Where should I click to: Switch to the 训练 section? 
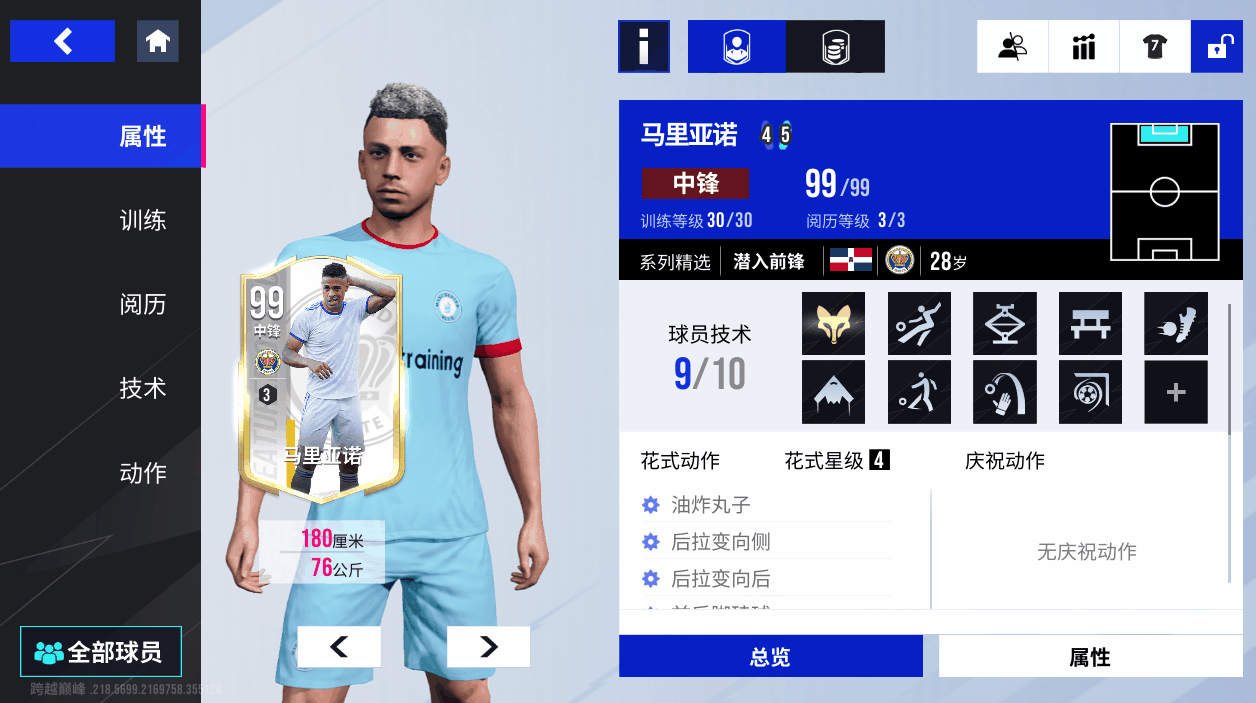click(142, 220)
